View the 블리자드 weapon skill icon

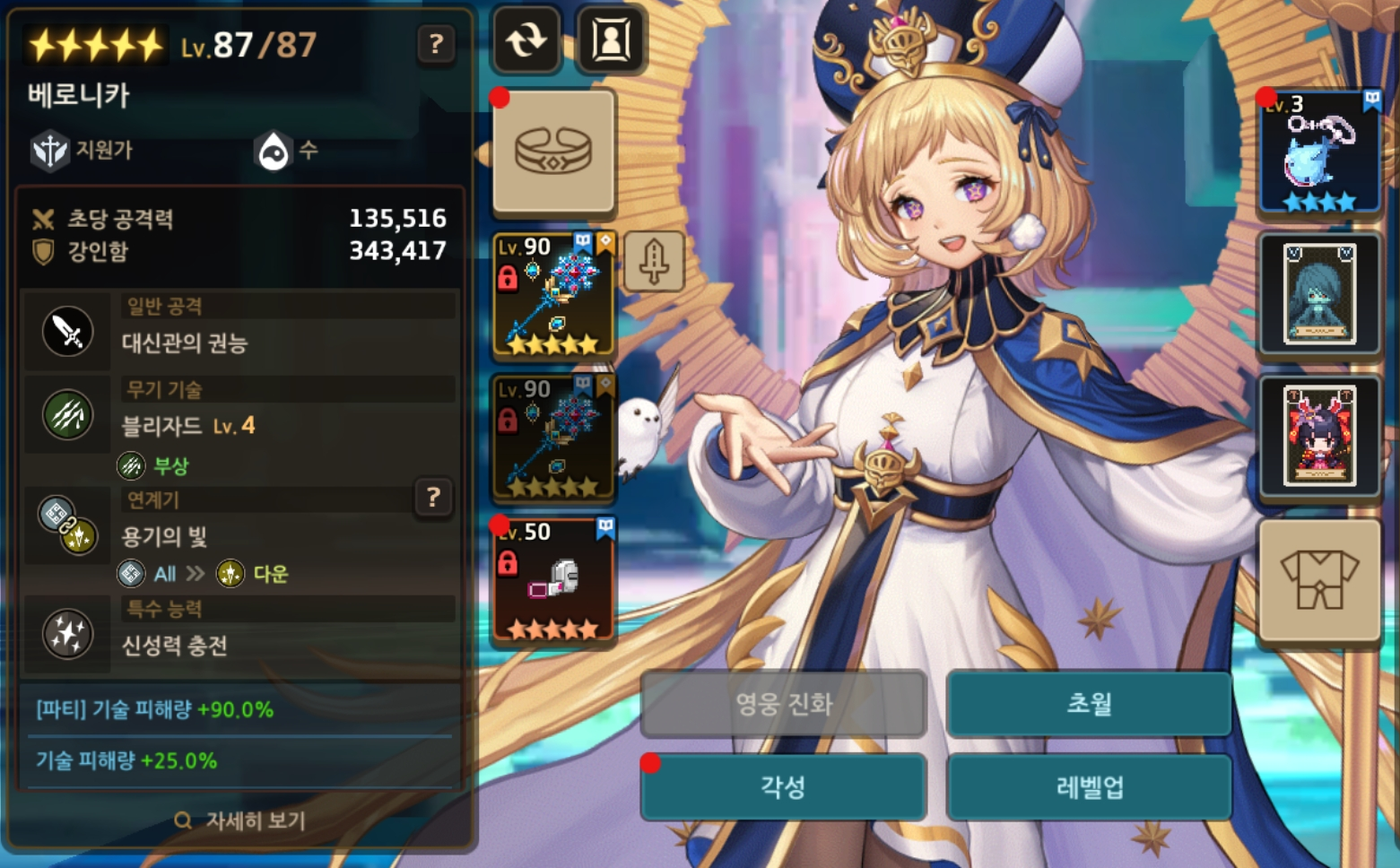(x=68, y=415)
